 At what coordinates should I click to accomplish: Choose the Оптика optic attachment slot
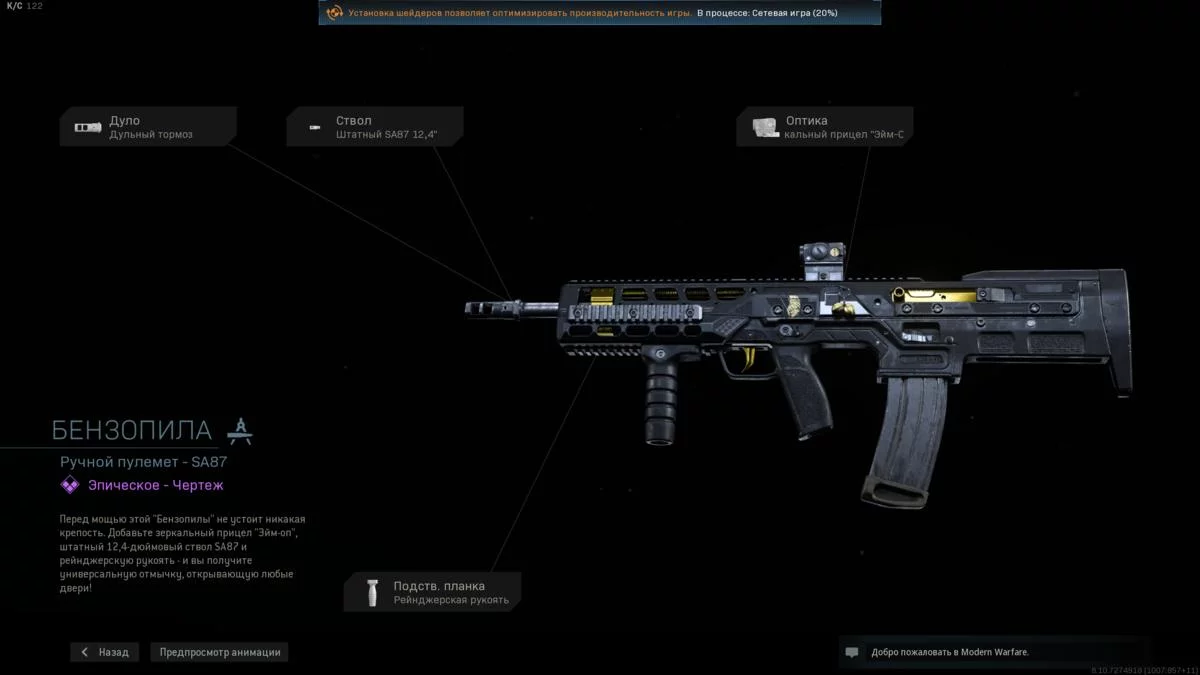click(x=824, y=127)
